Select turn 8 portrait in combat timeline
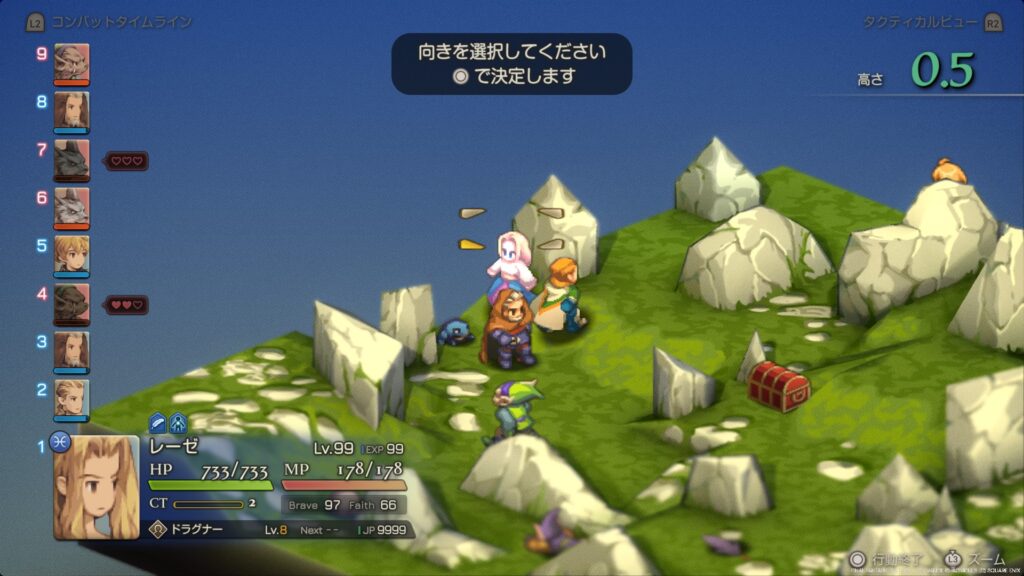Image resolution: width=1024 pixels, height=576 pixels. (x=71, y=109)
